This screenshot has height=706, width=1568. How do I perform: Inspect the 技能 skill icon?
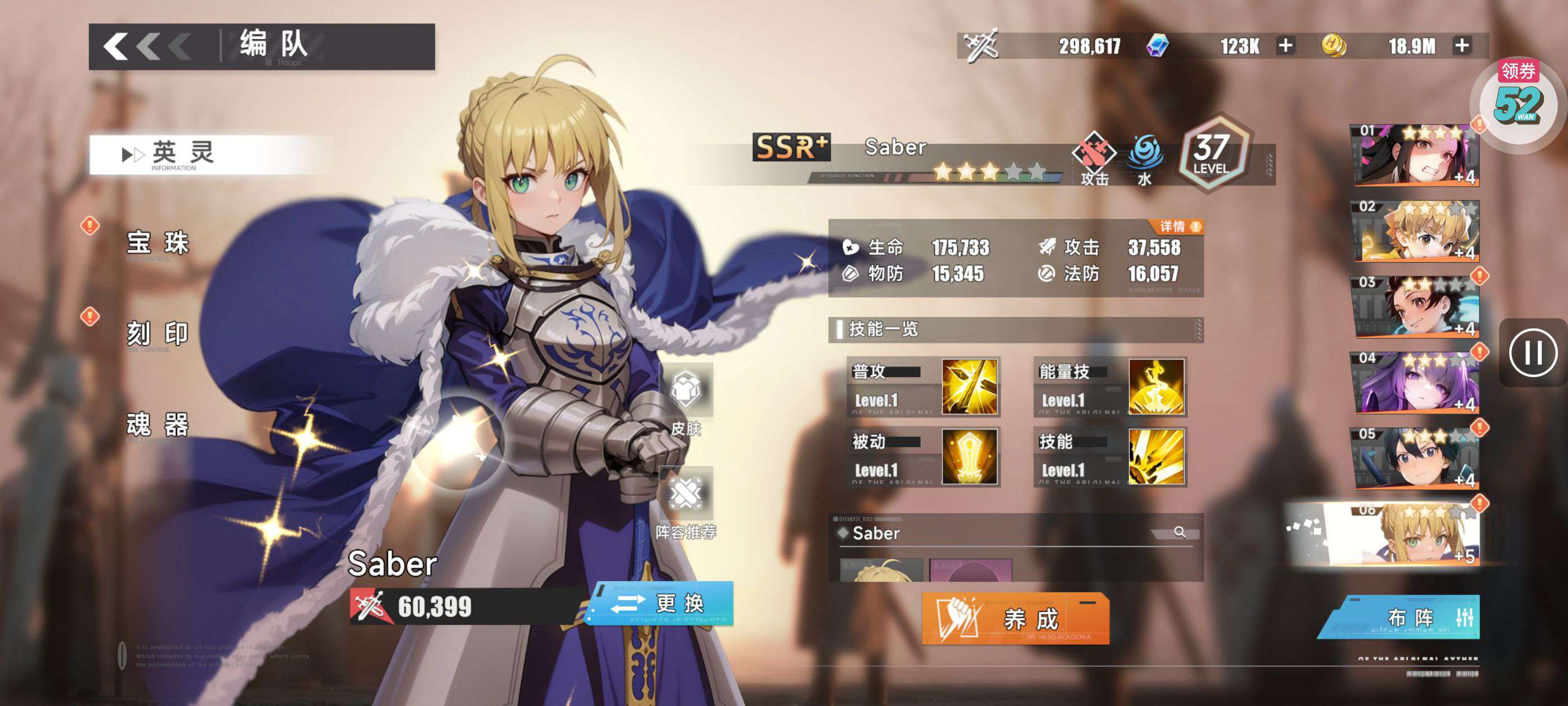point(1155,457)
